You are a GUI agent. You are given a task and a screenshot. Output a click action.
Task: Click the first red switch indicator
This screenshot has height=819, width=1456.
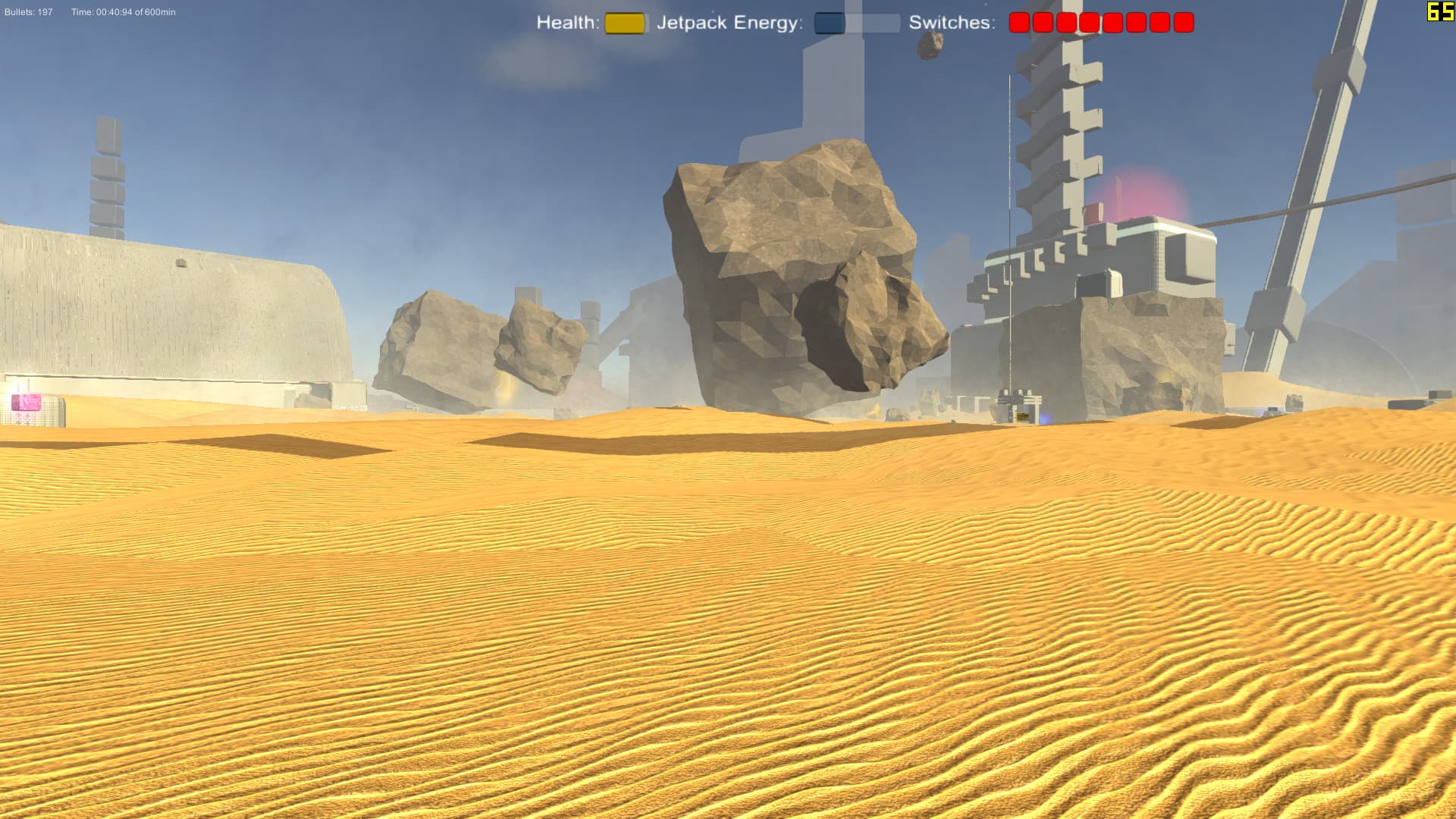[x=1018, y=21]
